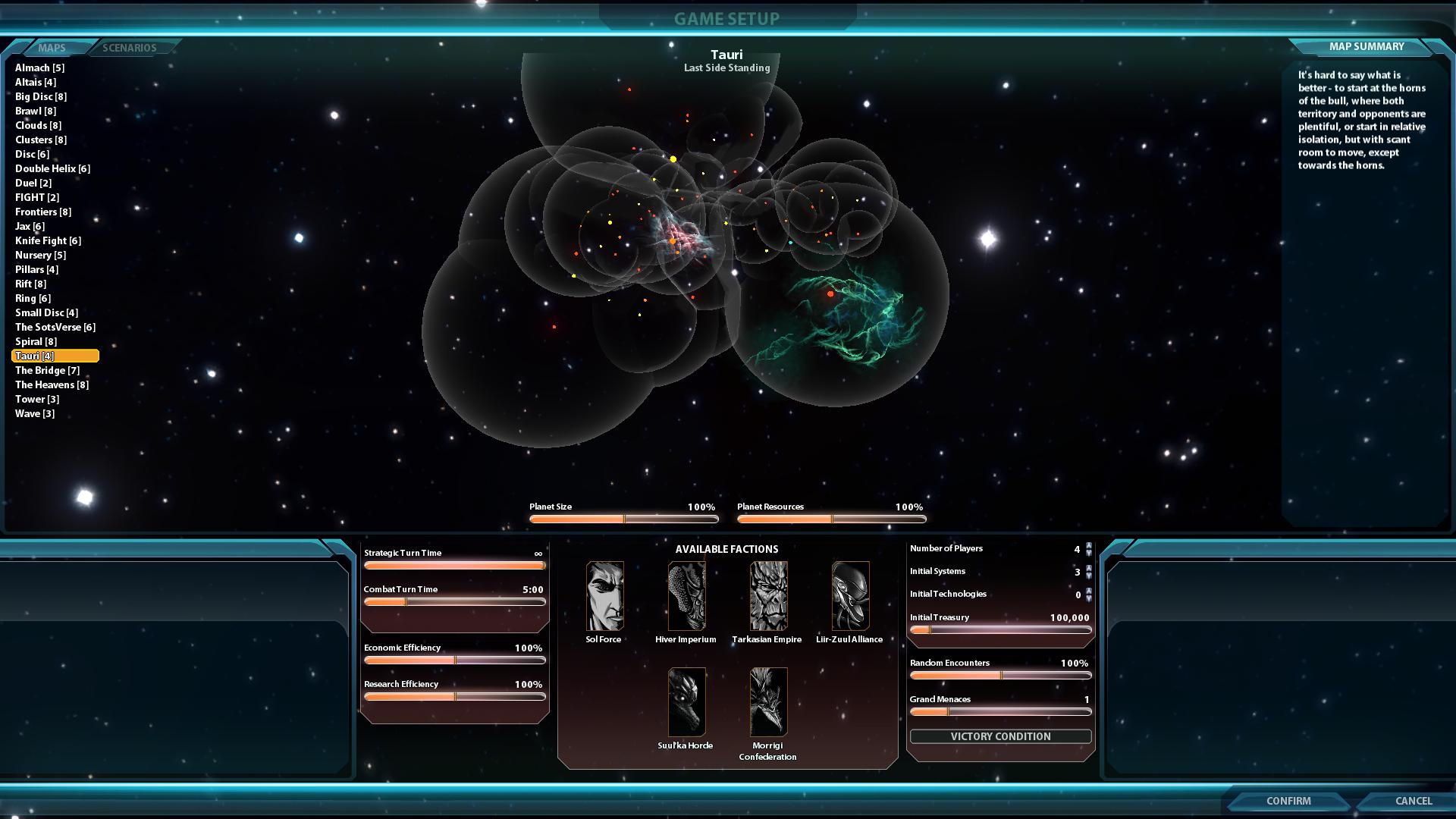This screenshot has width=1456, height=819.
Task: Toggle the Hiver Imperium faction portrait
Action: click(x=686, y=596)
